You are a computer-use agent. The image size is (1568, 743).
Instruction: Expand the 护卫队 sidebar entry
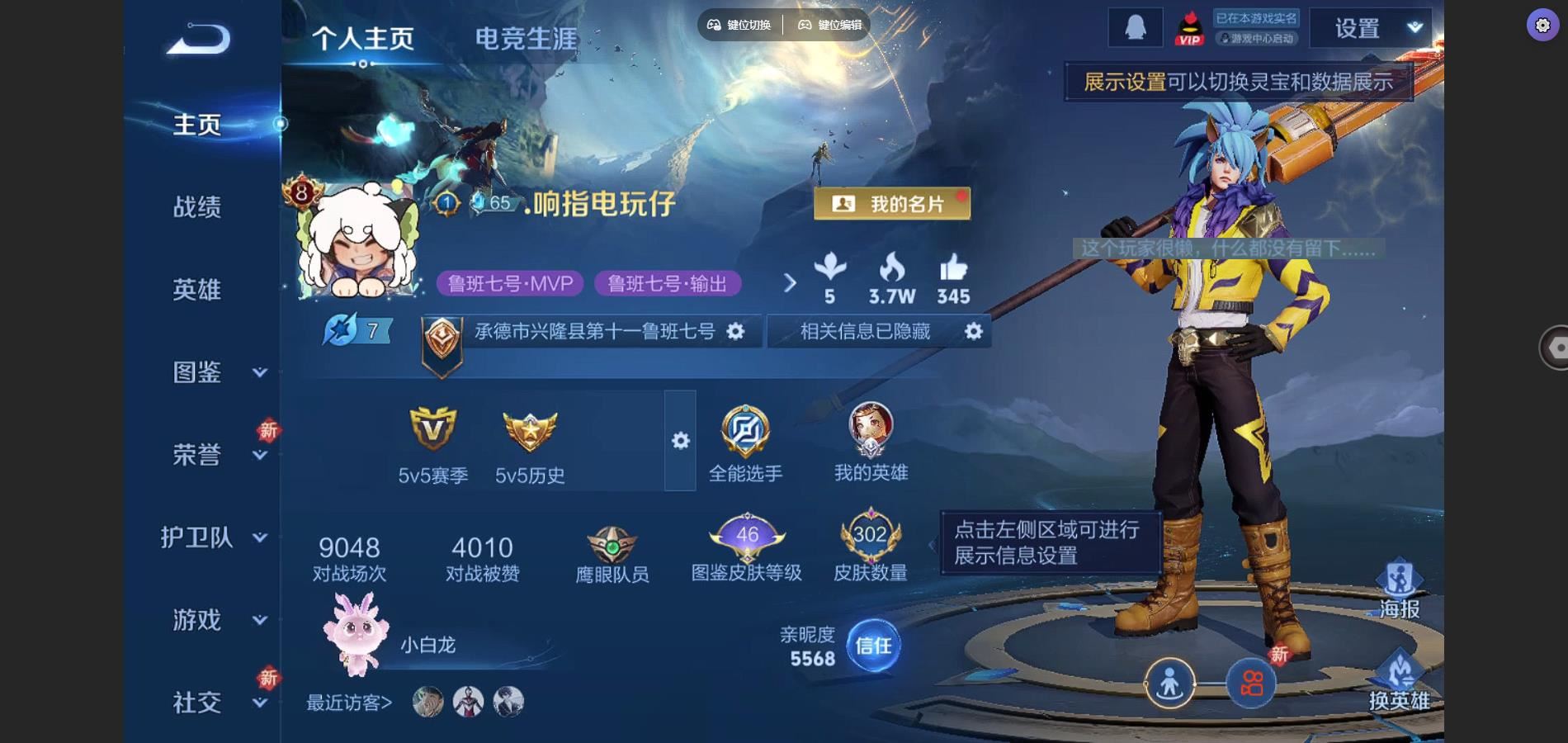pos(213,537)
